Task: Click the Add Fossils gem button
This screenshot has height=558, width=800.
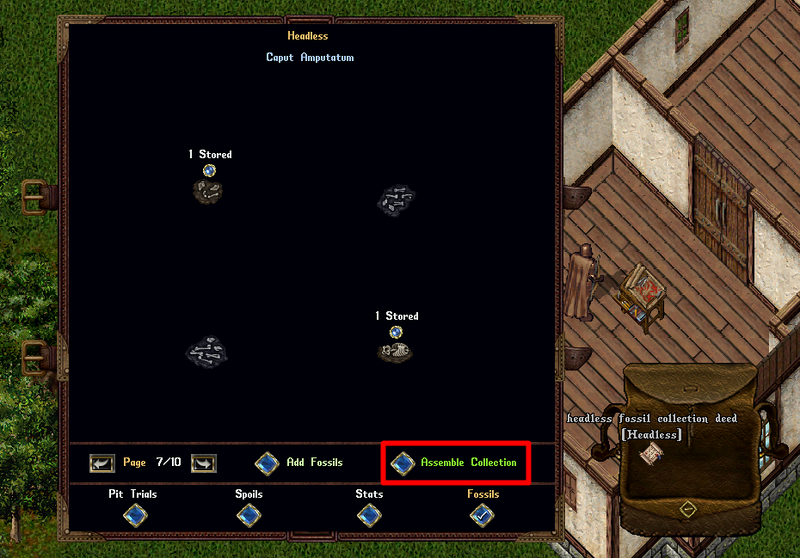Action: [267, 463]
